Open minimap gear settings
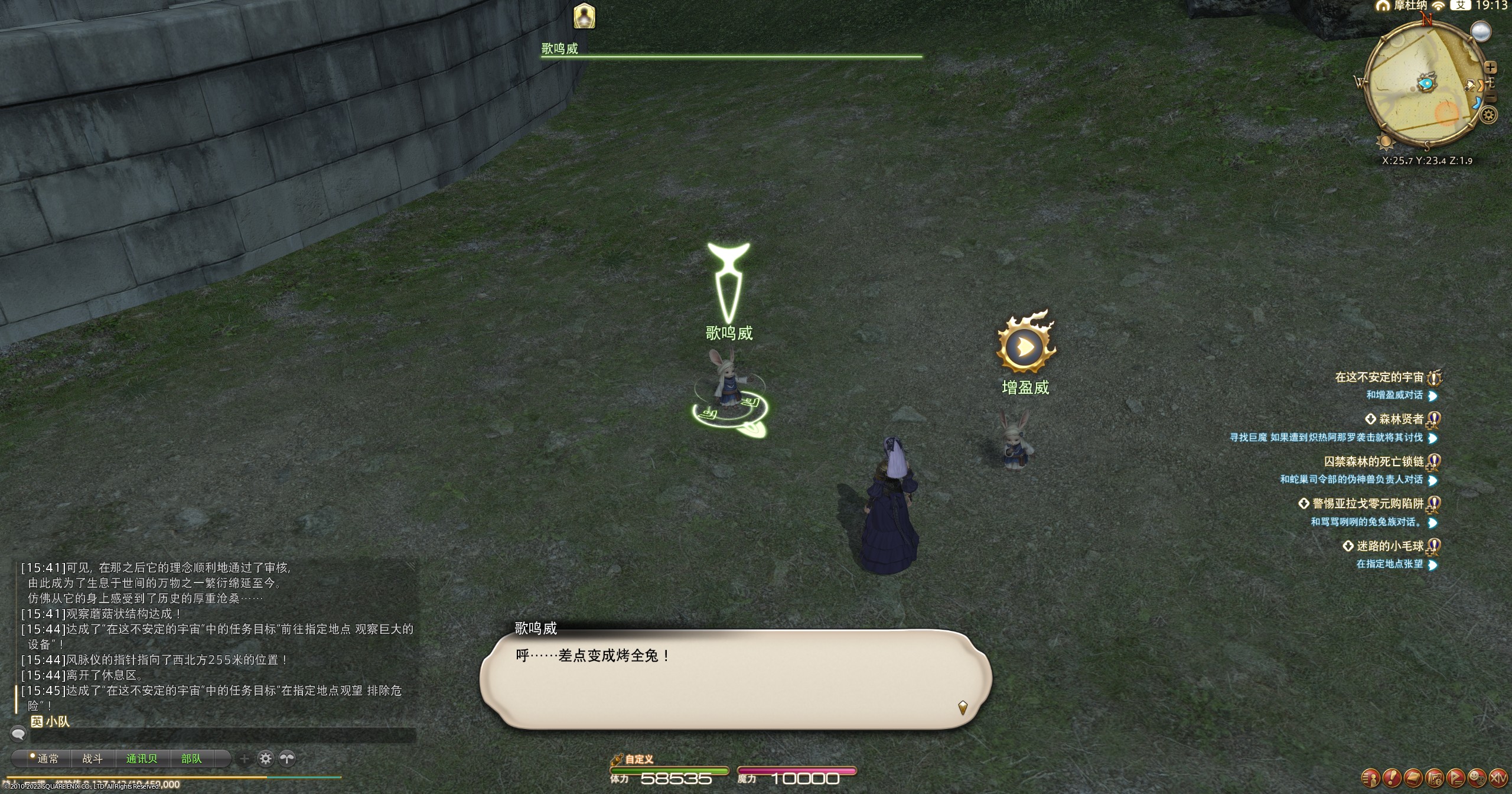The height and width of the screenshot is (794, 1512). [x=1489, y=115]
